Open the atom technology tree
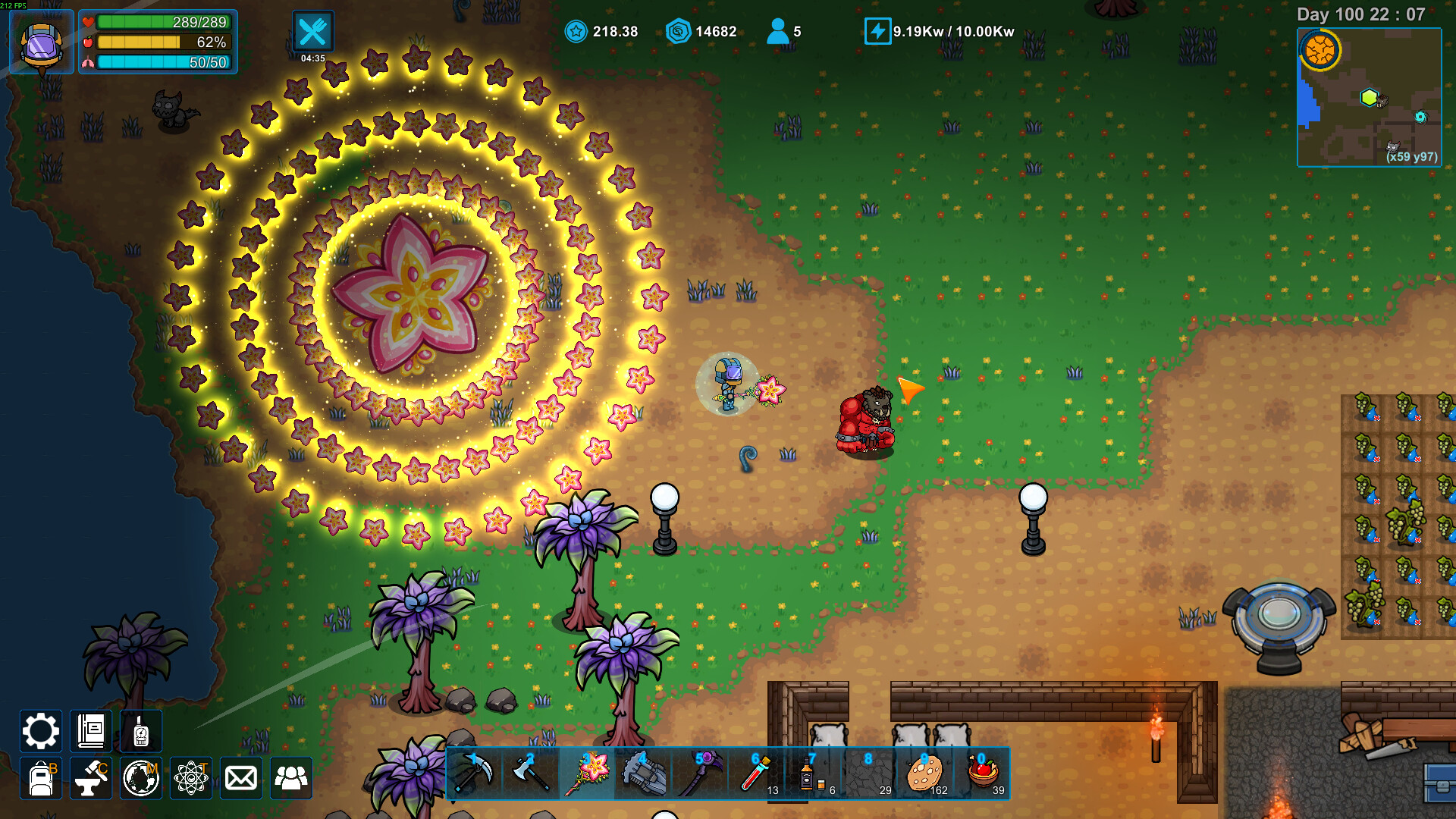 pos(191,778)
